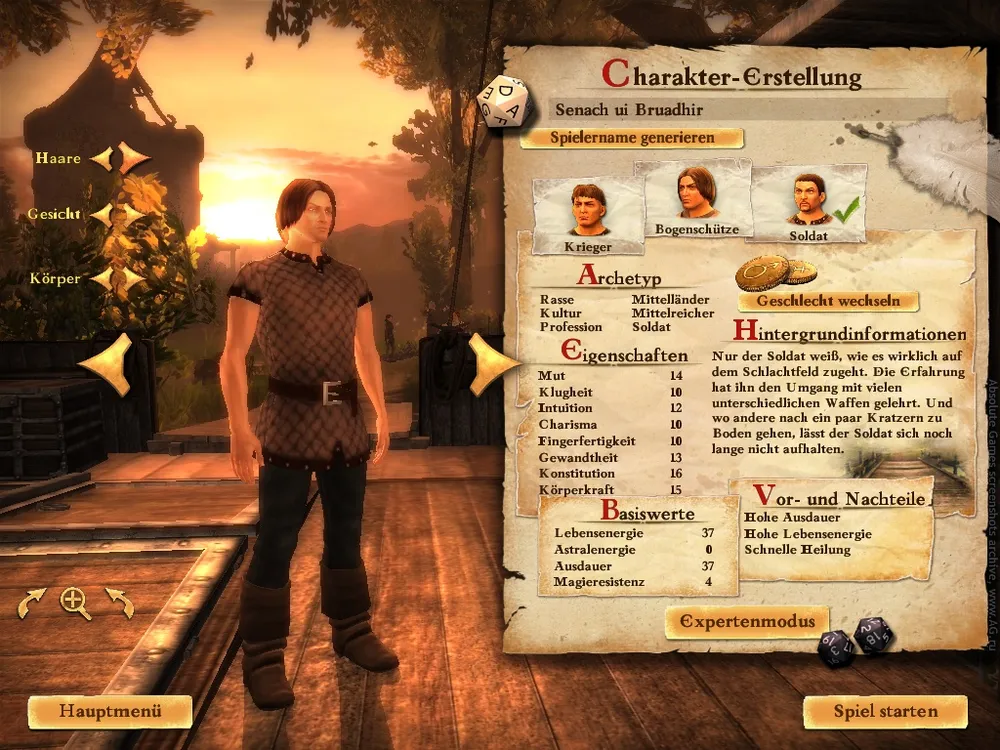Generate a random player name
Screen dimensions: 1000x750
coord(631,138)
